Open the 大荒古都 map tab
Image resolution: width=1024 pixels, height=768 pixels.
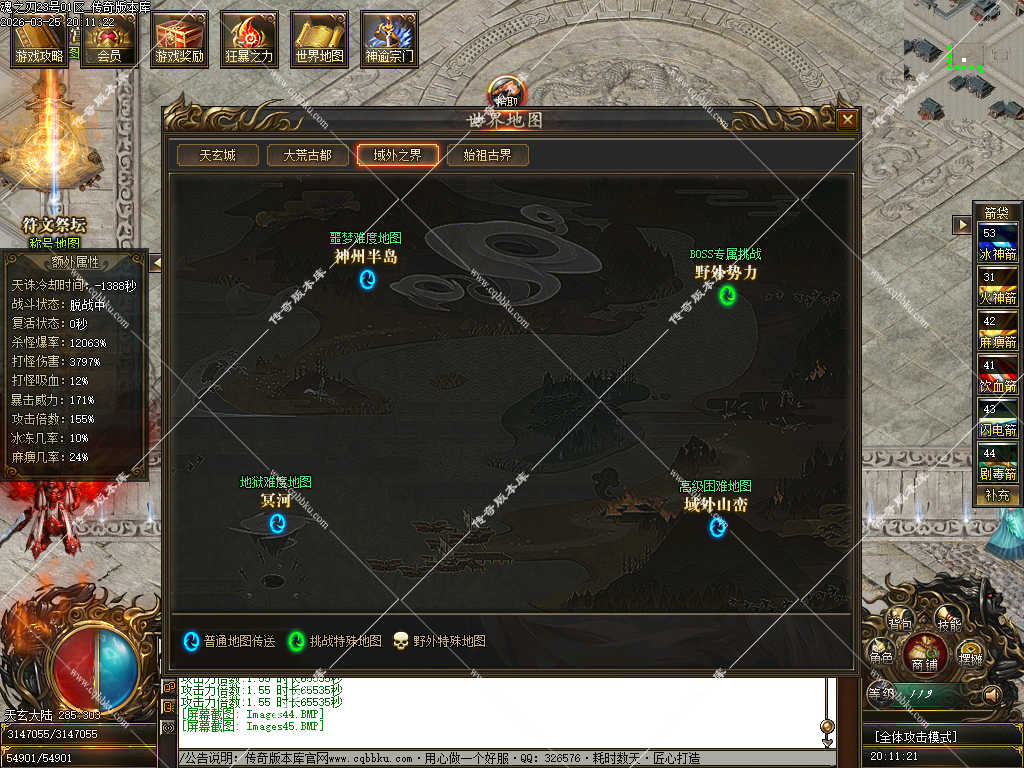(307, 156)
